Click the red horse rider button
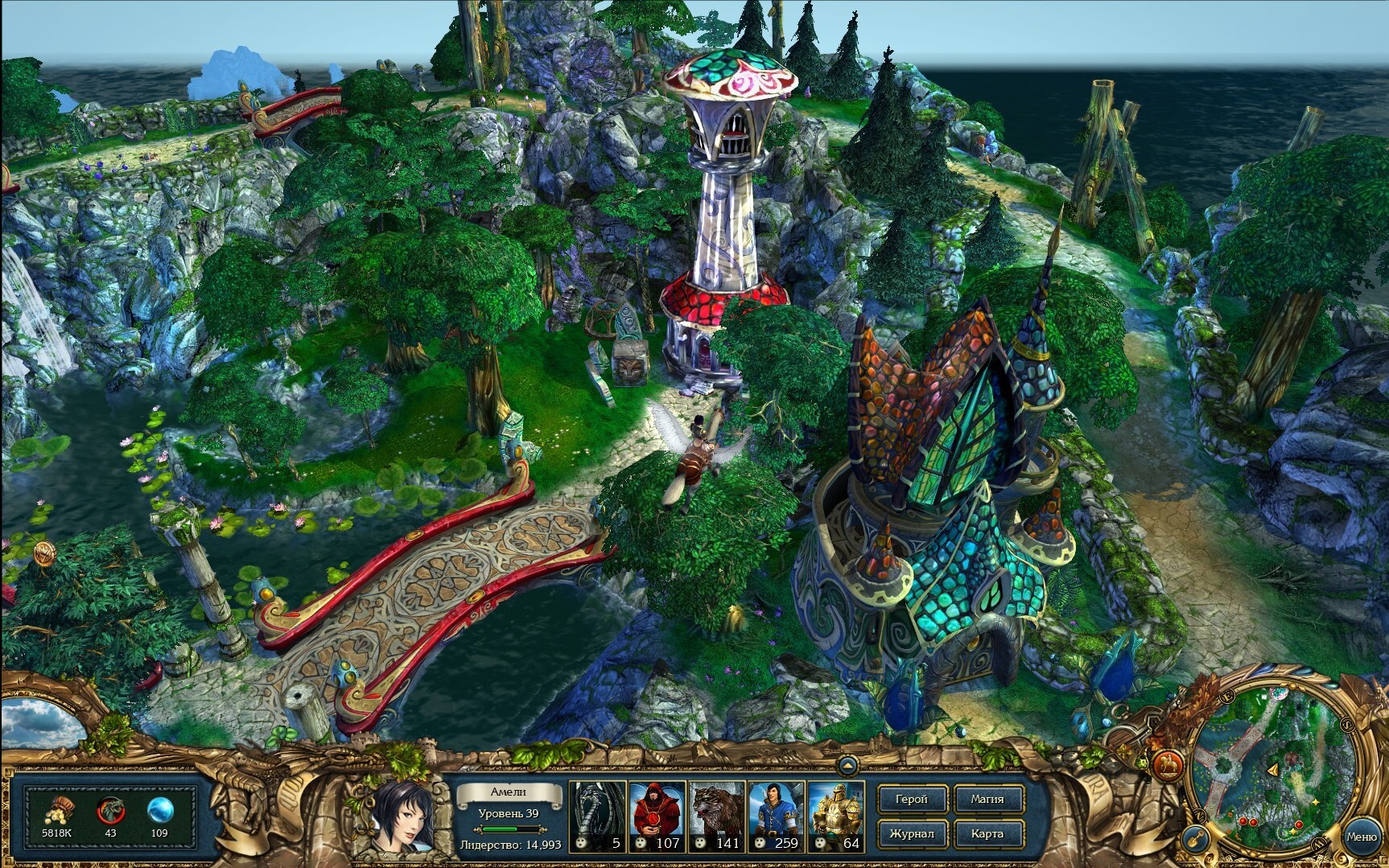This screenshot has width=1389, height=868. [1166, 763]
